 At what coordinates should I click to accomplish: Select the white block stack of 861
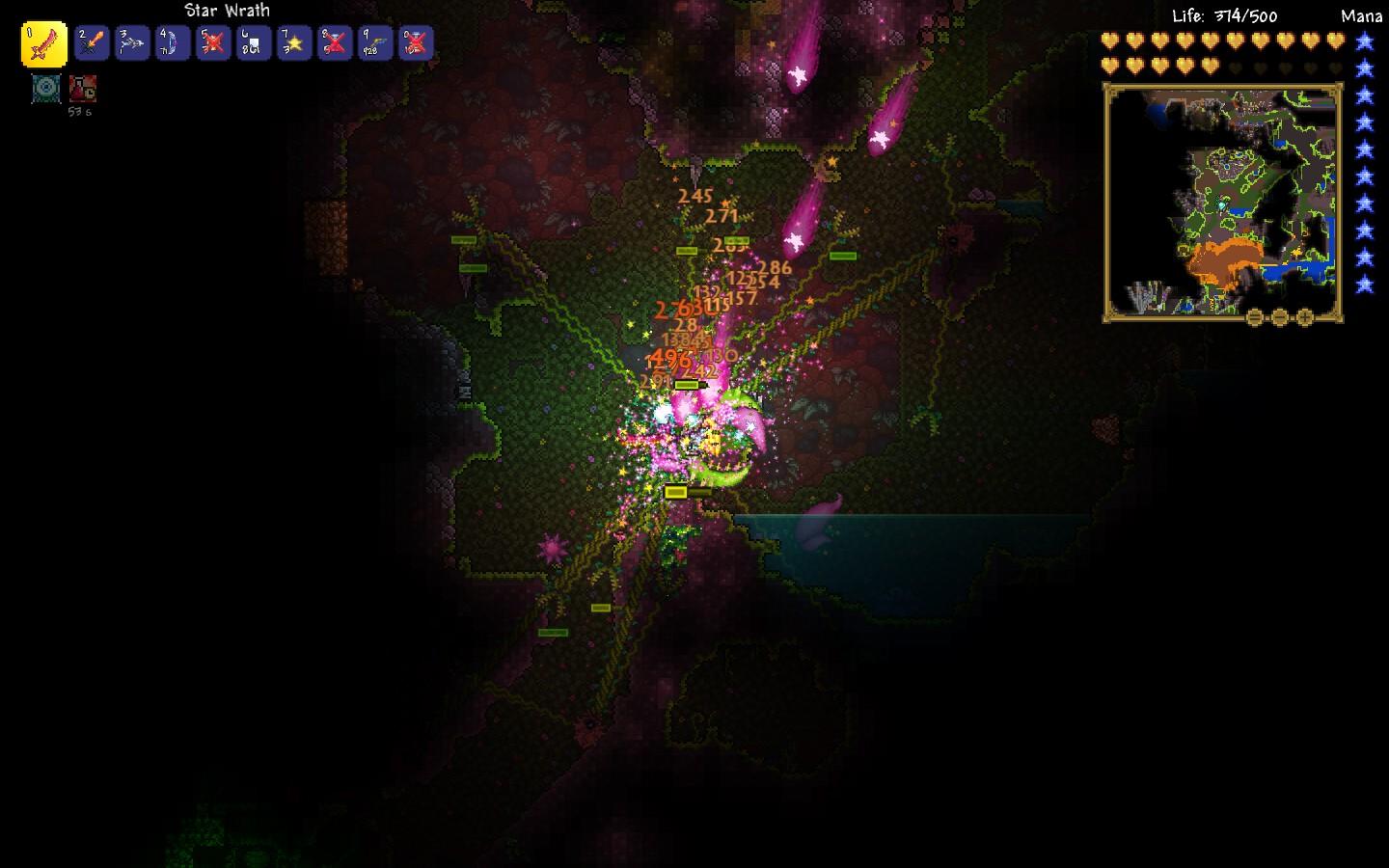tap(254, 43)
